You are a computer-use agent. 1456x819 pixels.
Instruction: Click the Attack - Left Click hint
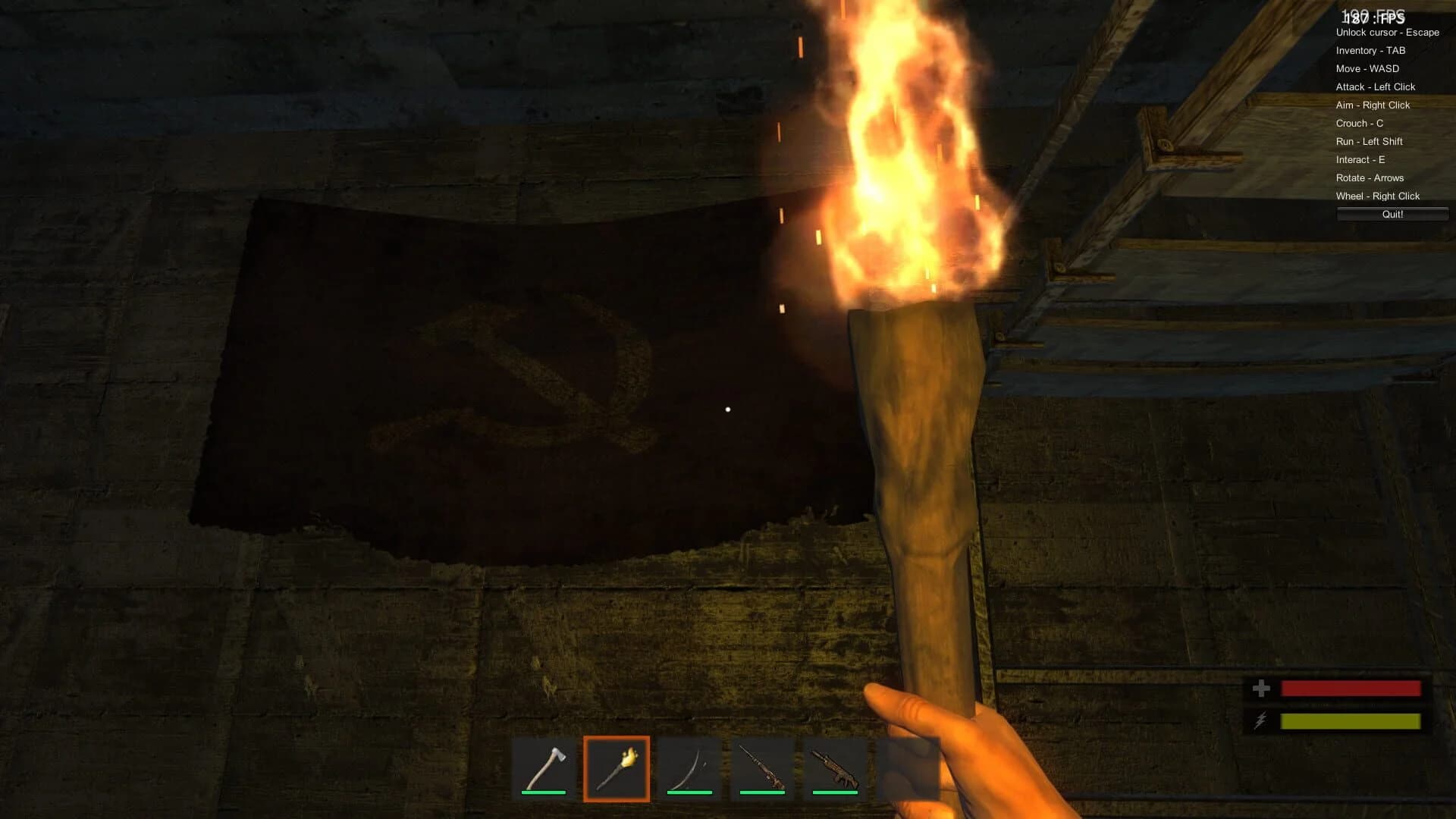[x=1376, y=86]
